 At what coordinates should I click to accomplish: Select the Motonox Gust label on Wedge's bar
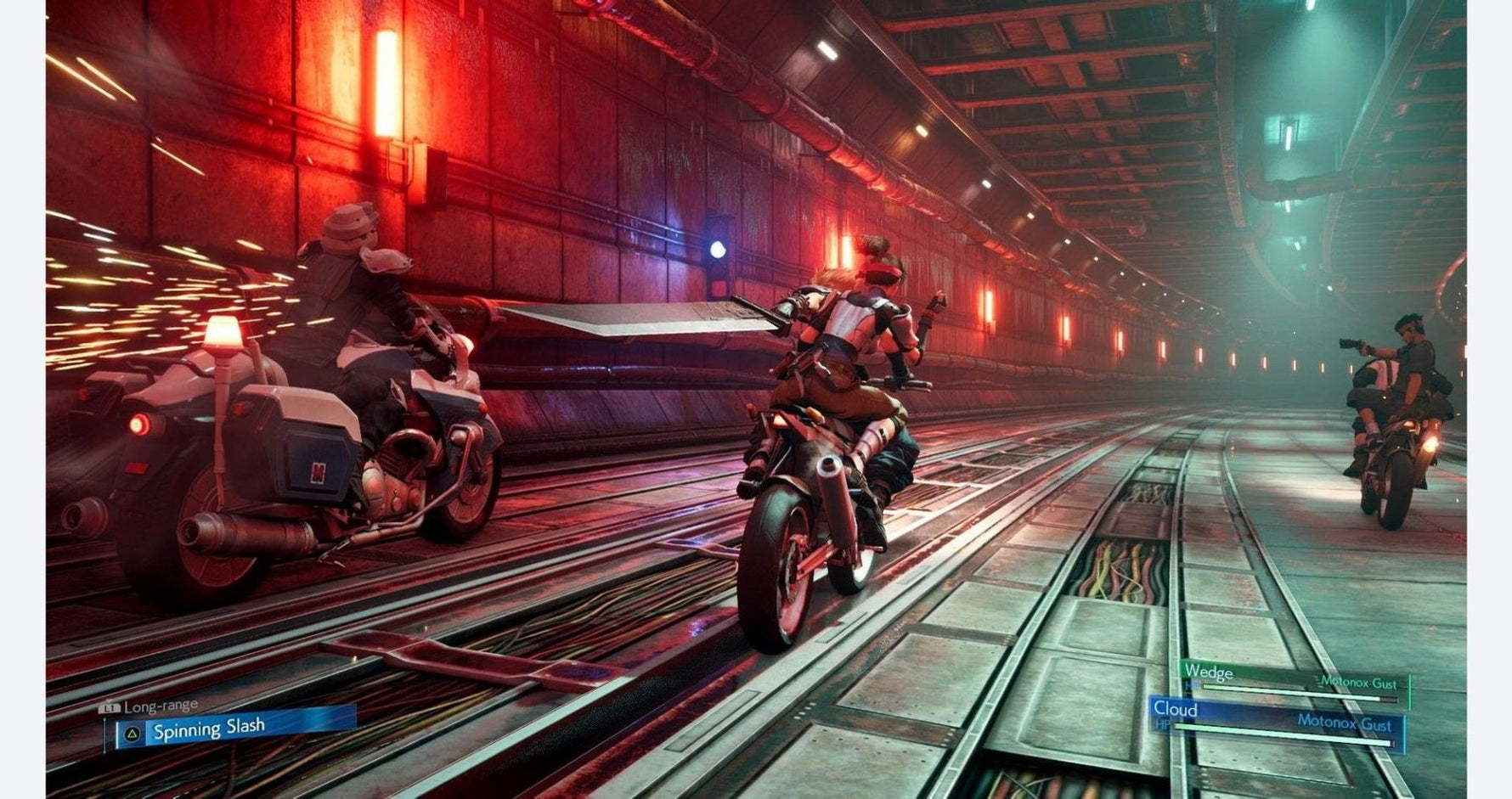tap(1358, 682)
